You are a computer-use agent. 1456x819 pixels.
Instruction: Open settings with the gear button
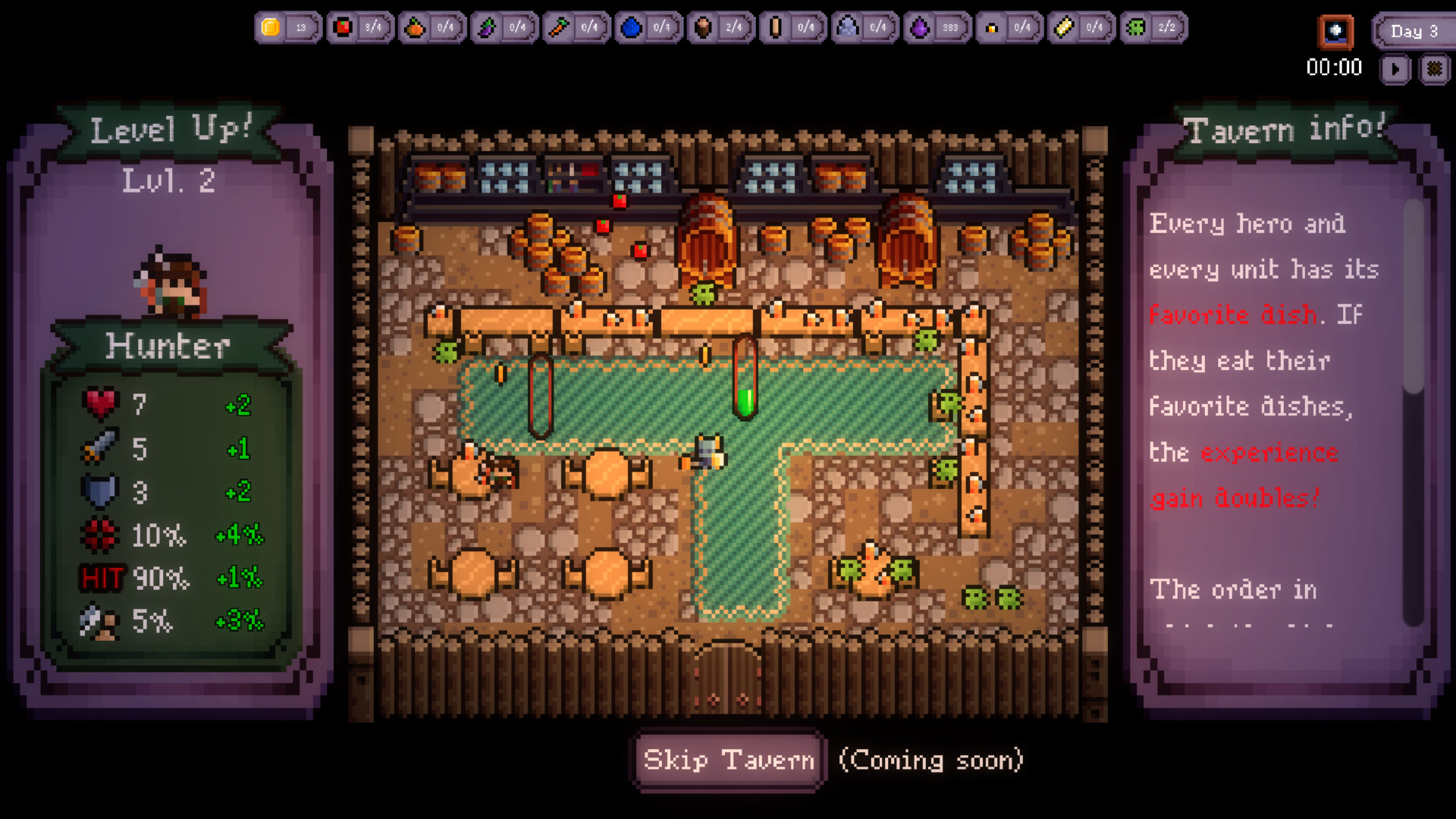click(x=1436, y=68)
